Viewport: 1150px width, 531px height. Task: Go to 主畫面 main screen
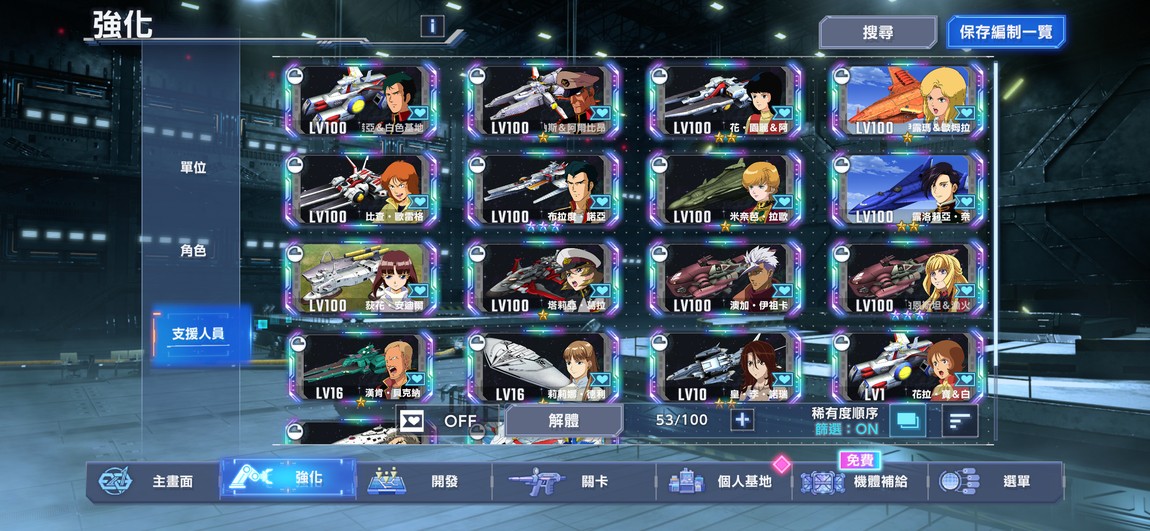[150, 481]
